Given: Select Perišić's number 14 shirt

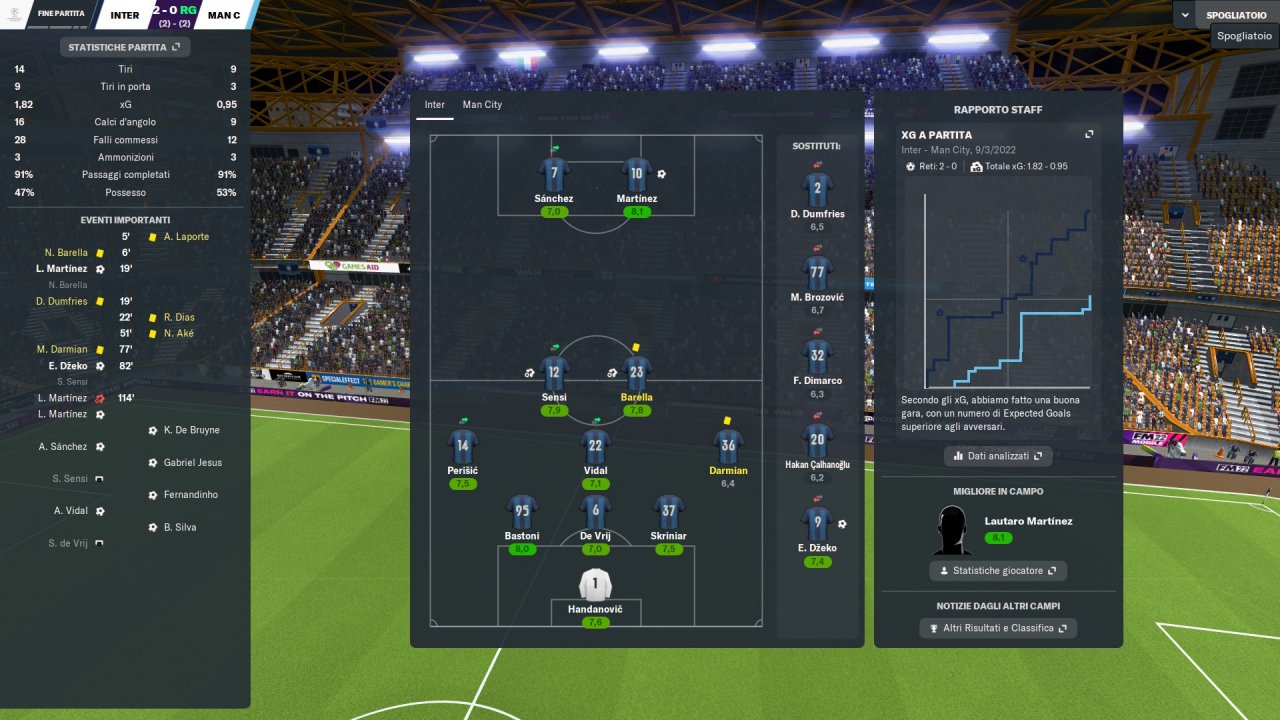Looking at the screenshot, I should coord(462,447).
